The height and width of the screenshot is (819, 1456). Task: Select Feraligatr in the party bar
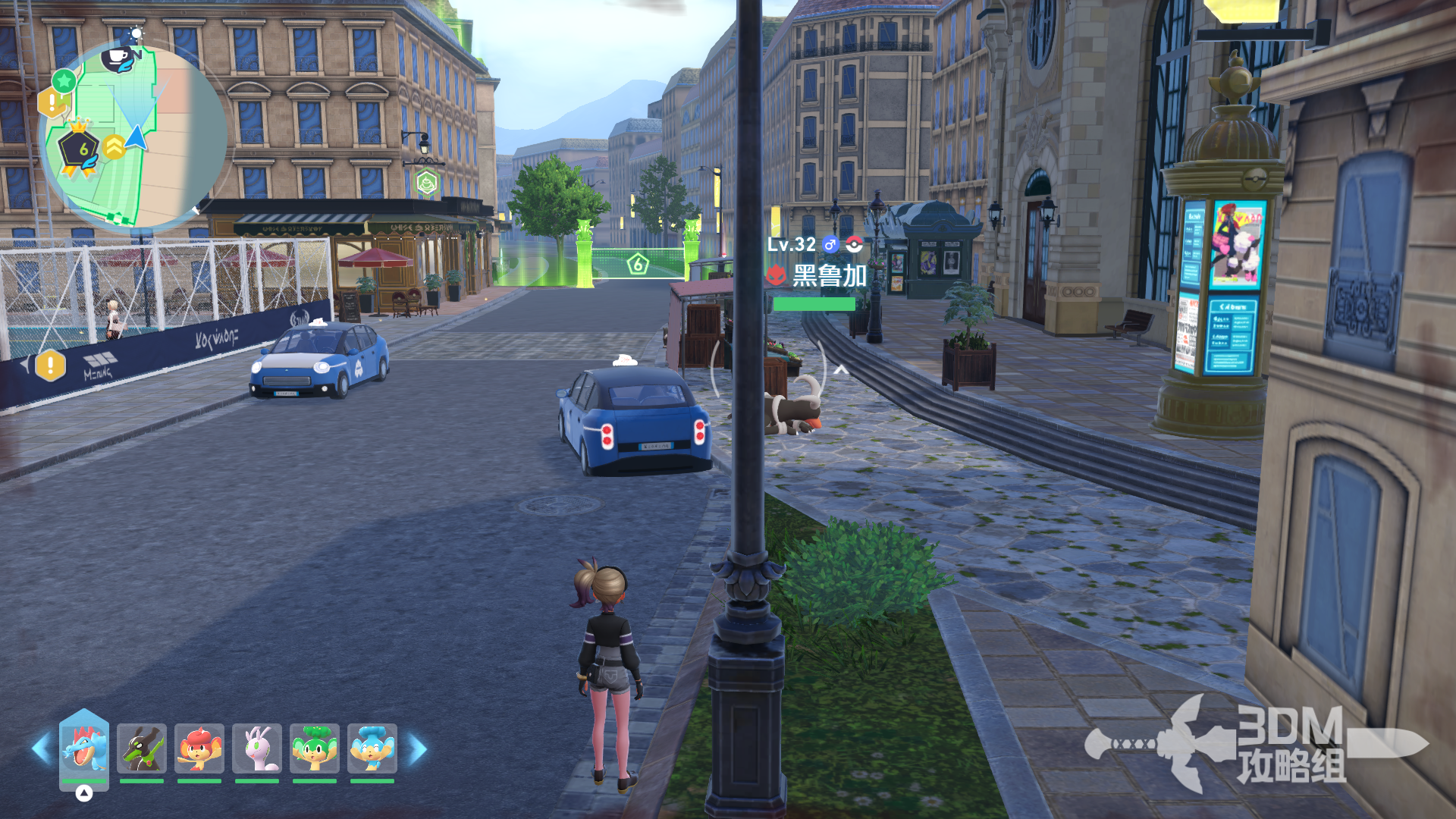pyautogui.click(x=84, y=748)
